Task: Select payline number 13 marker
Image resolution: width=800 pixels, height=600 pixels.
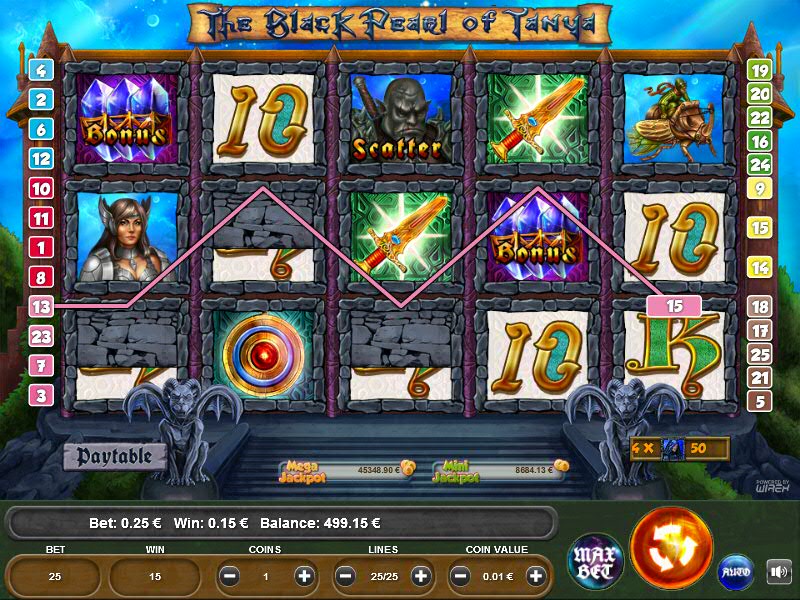Action: [41, 307]
